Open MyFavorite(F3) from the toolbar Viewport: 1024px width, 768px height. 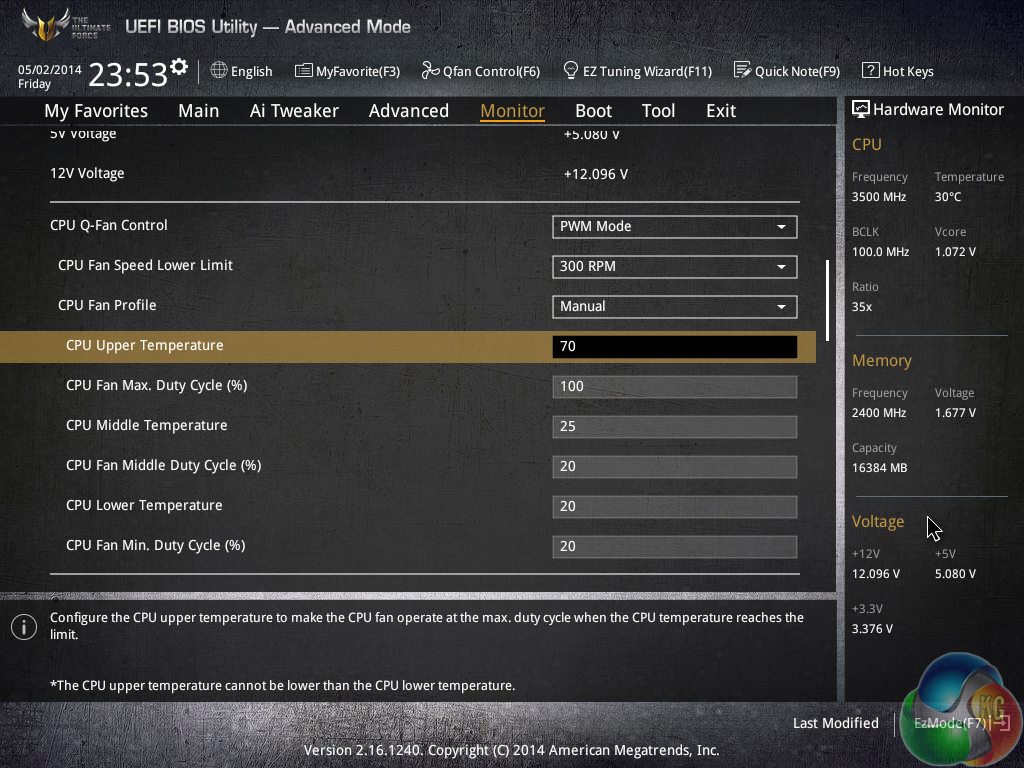point(347,71)
